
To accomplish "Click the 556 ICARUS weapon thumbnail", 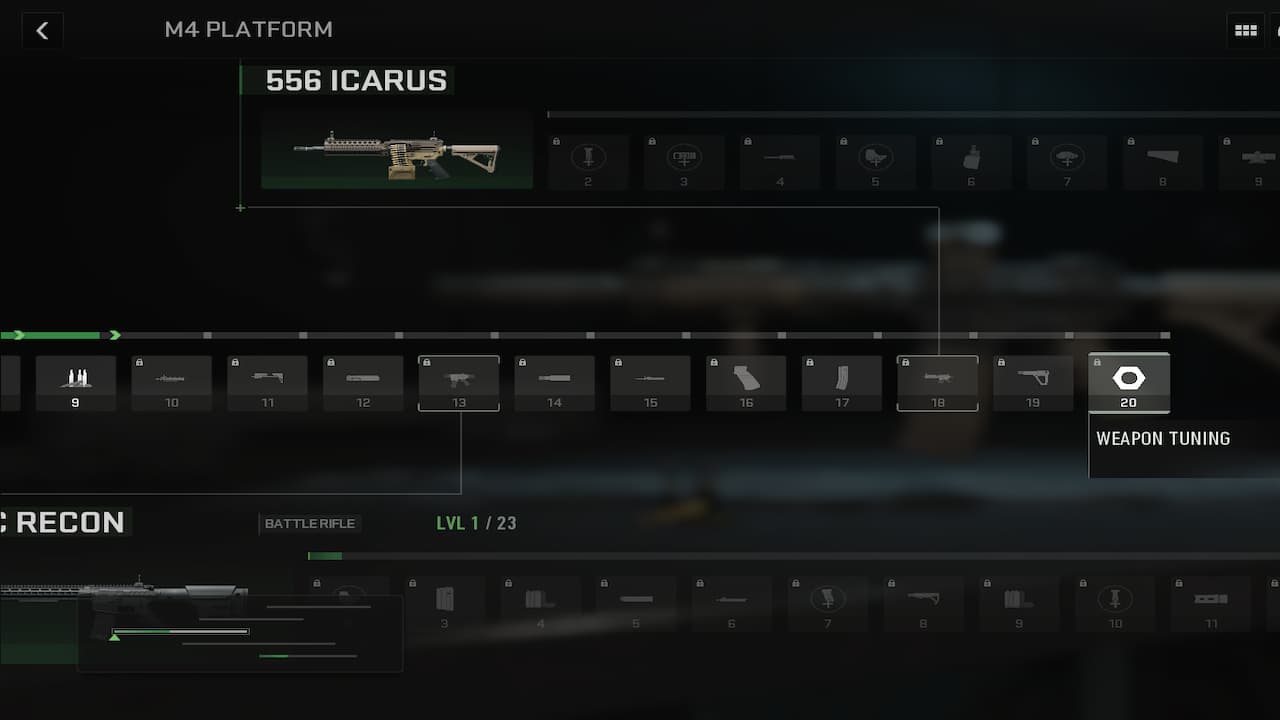I will 396,150.
